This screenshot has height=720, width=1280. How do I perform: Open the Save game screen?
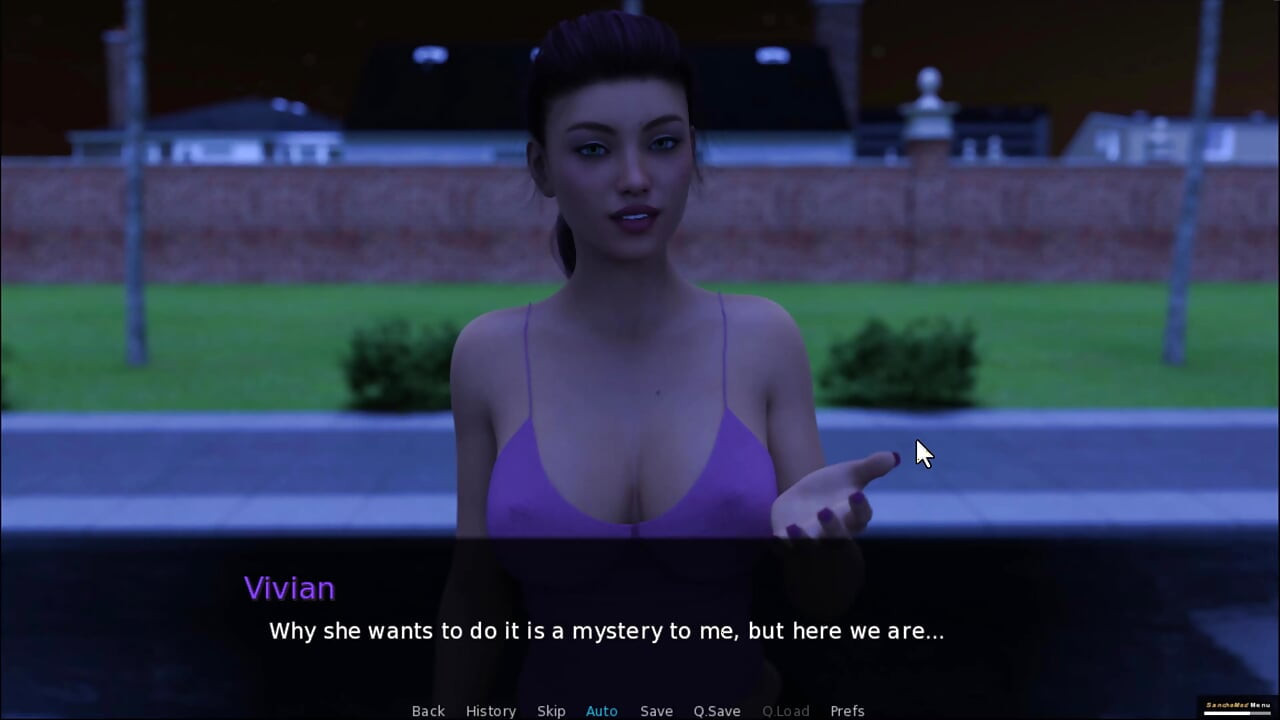pyautogui.click(x=656, y=711)
